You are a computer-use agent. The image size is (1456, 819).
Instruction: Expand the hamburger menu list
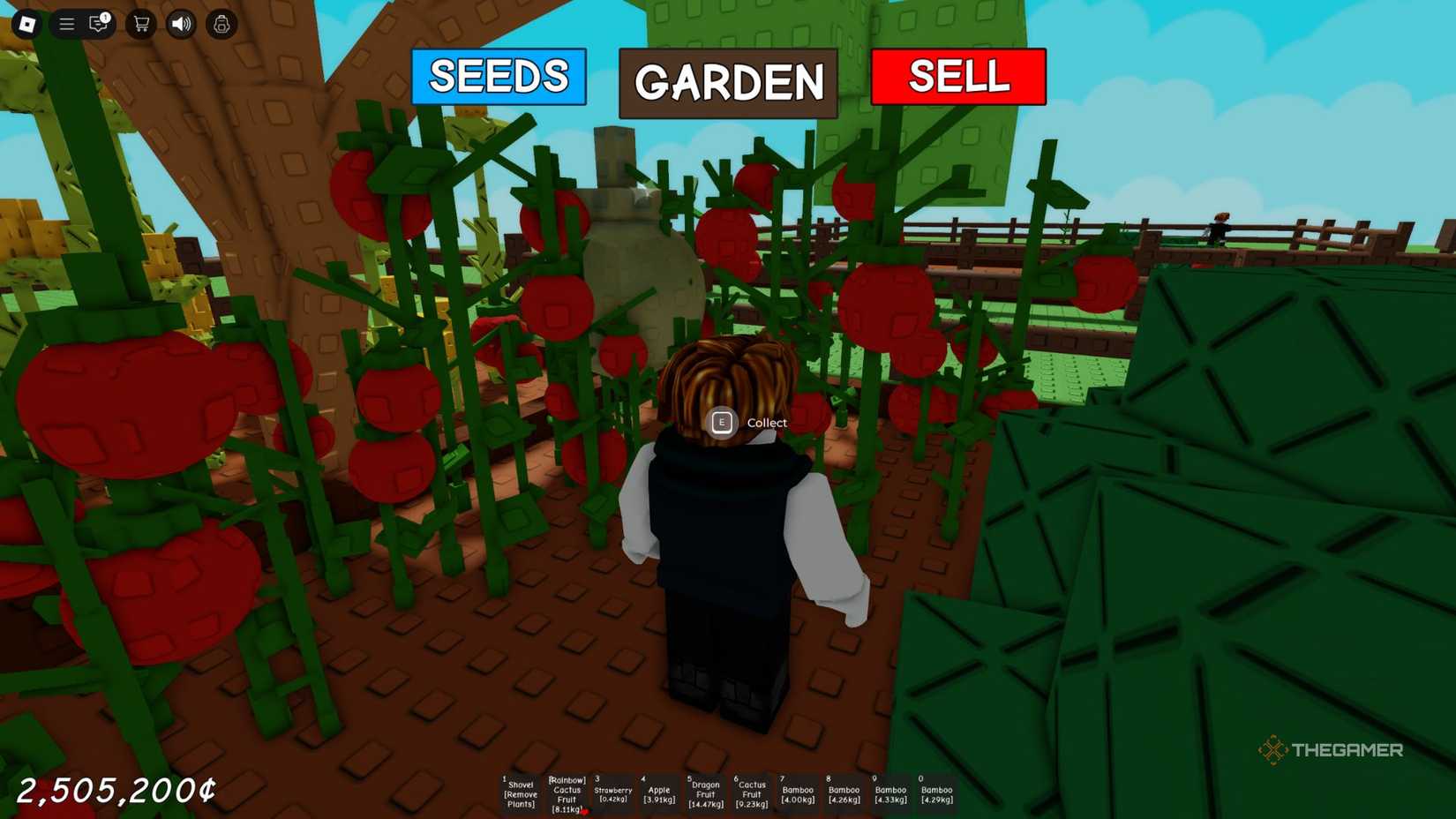coord(66,24)
